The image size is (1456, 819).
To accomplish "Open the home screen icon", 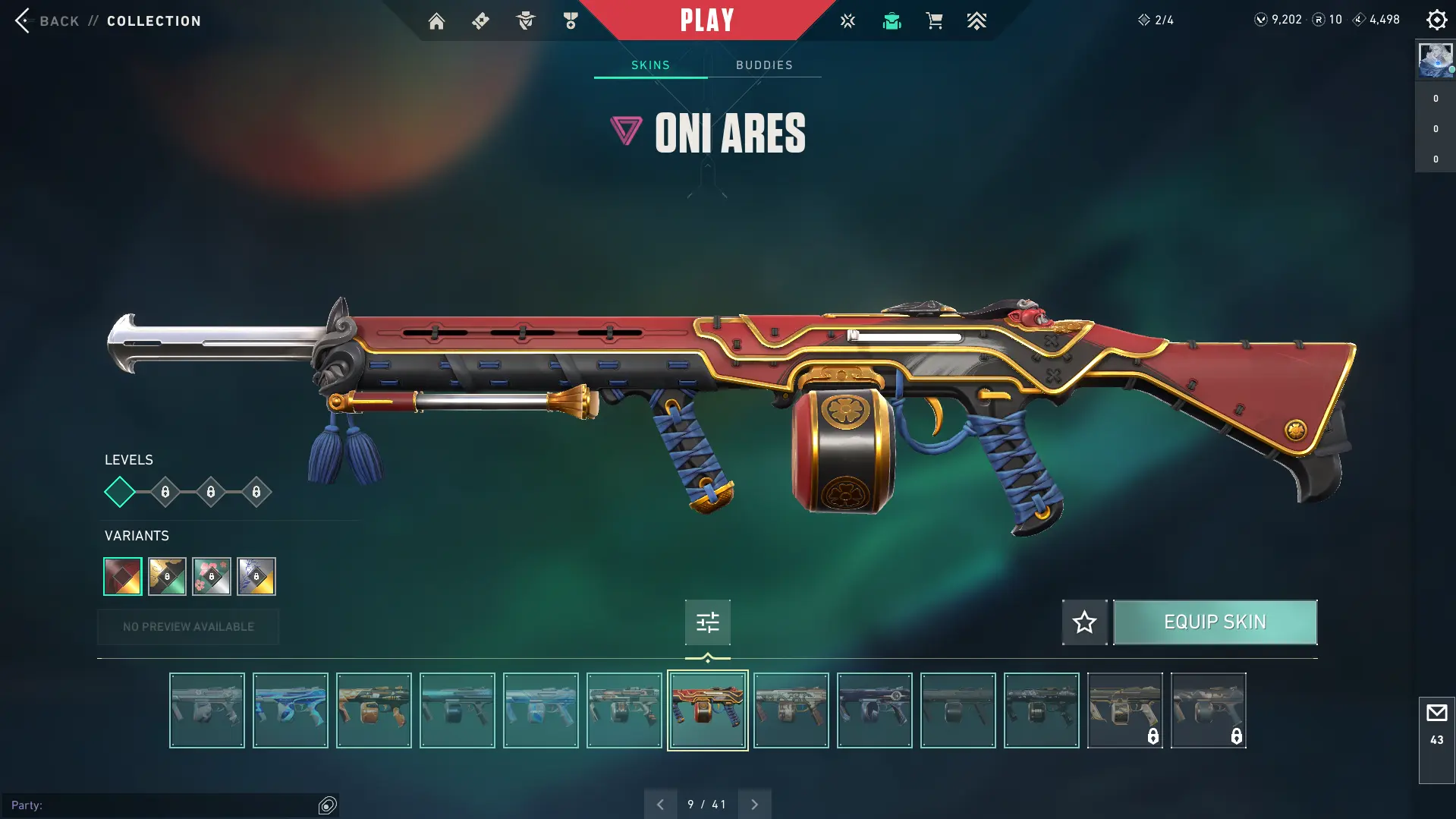I will tap(436, 21).
